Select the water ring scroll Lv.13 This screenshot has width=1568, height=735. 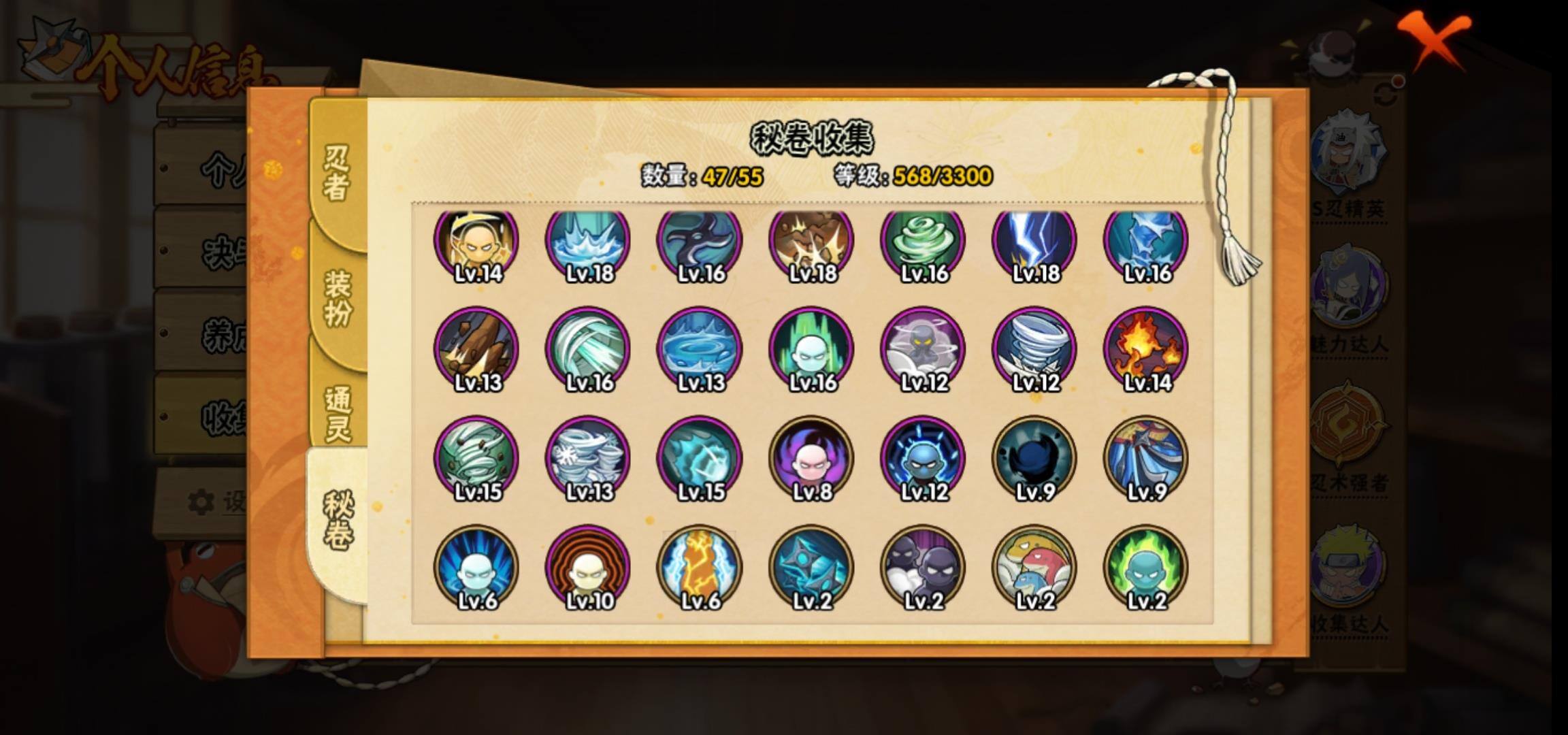tap(700, 348)
